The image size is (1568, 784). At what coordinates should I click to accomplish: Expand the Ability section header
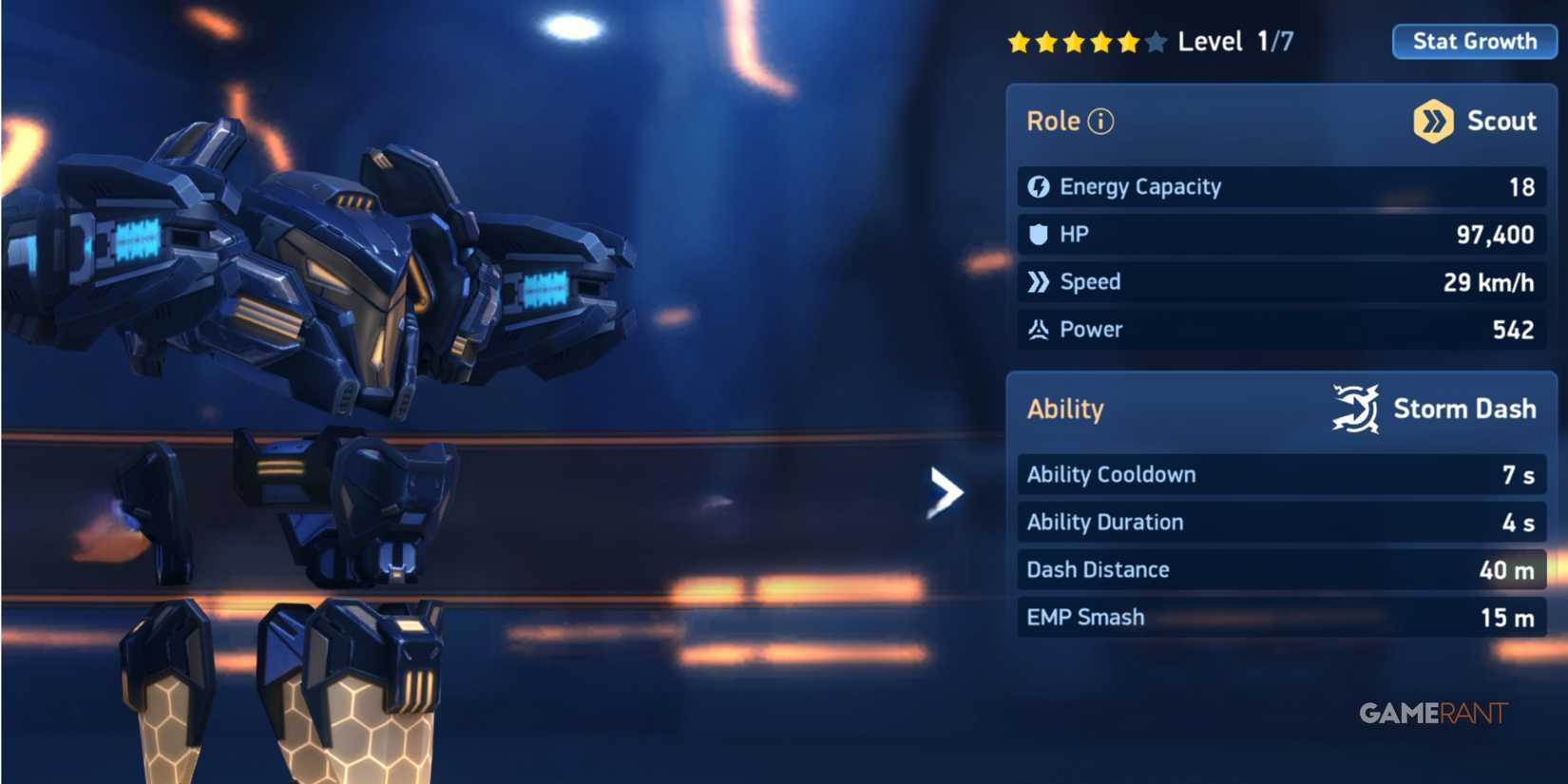[x=1064, y=409]
